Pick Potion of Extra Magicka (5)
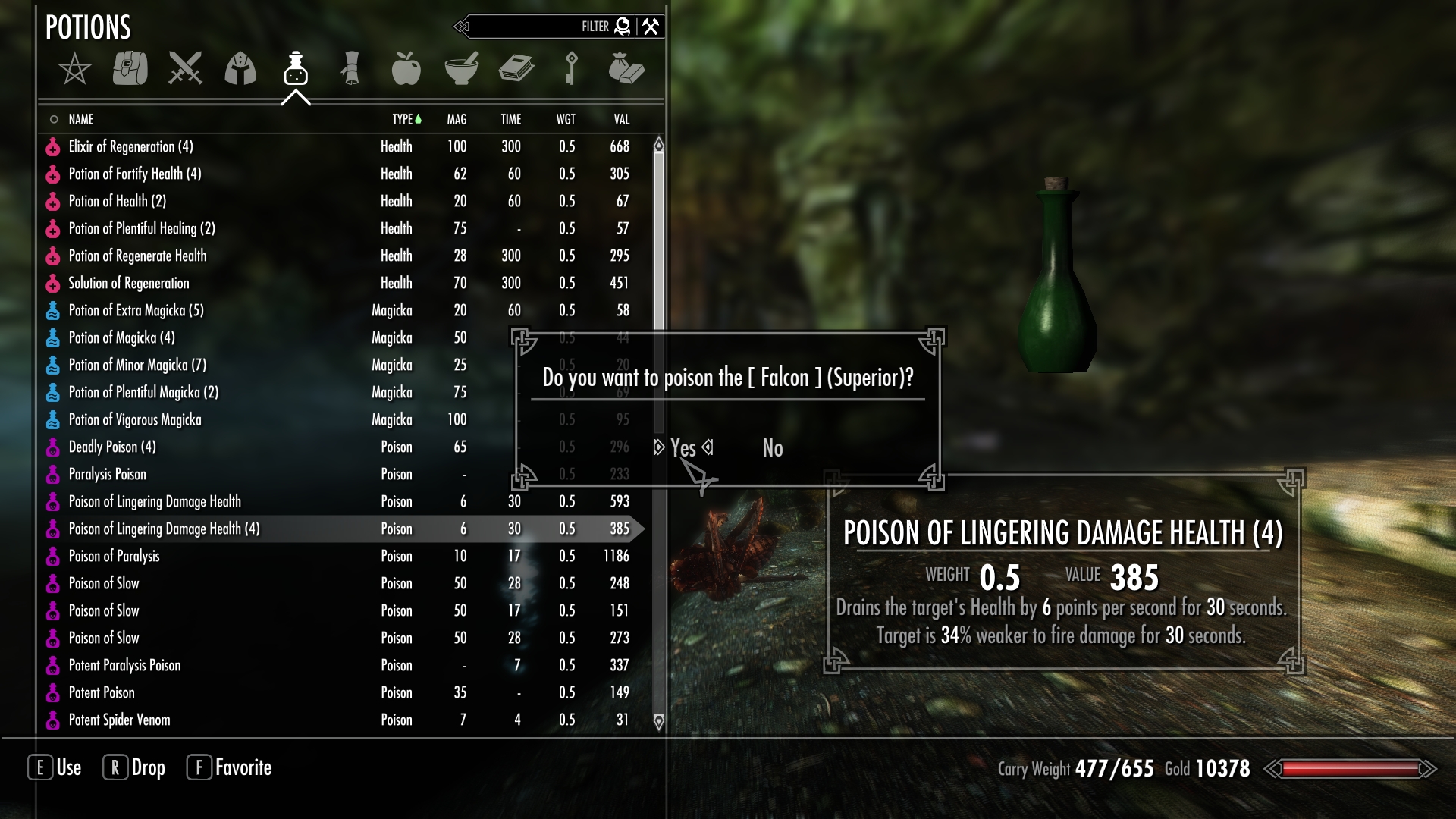Image resolution: width=1456 pixels, height=819 pixels. click(136, 310)
